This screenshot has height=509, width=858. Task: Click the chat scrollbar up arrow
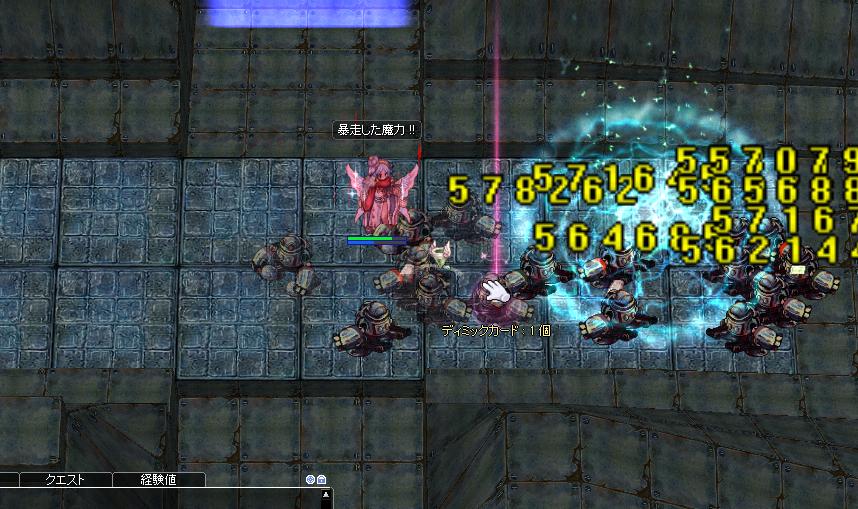(x=325, y=495)
